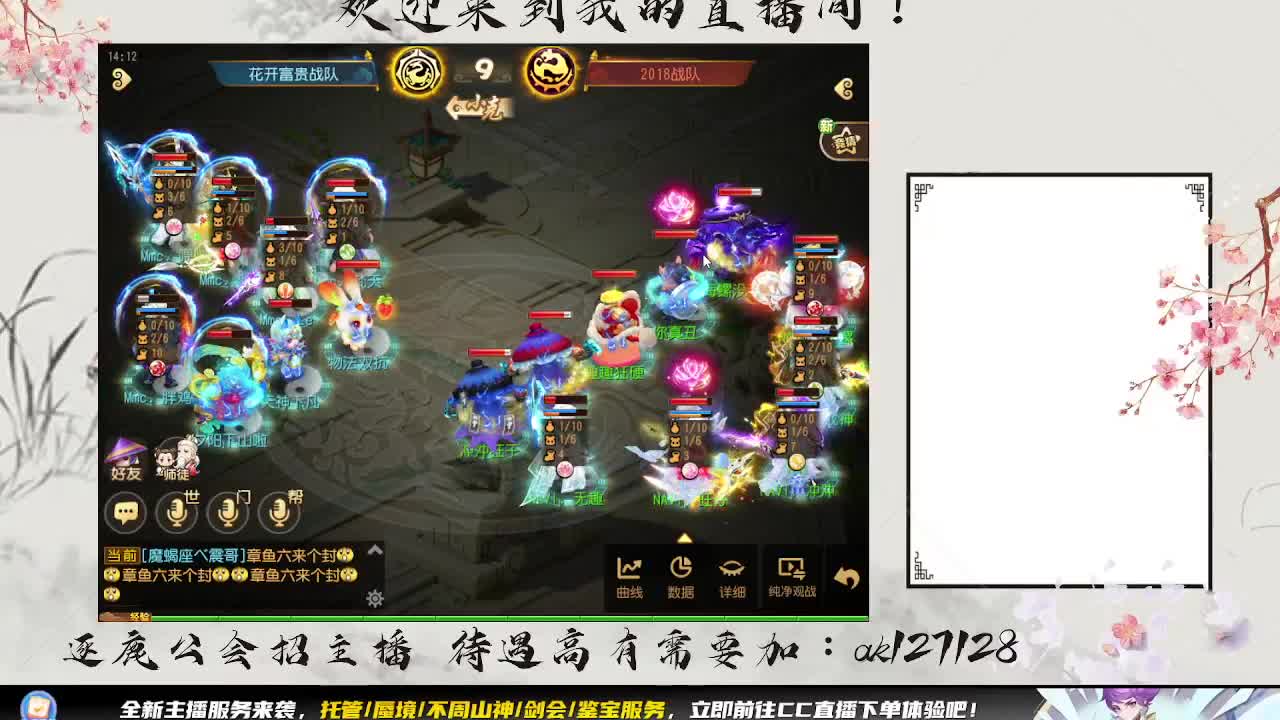Select the 帮 guild channel microphone icon
This screenshot has width=1280, height=720.
pyautogui.click(x=278, y=511)
